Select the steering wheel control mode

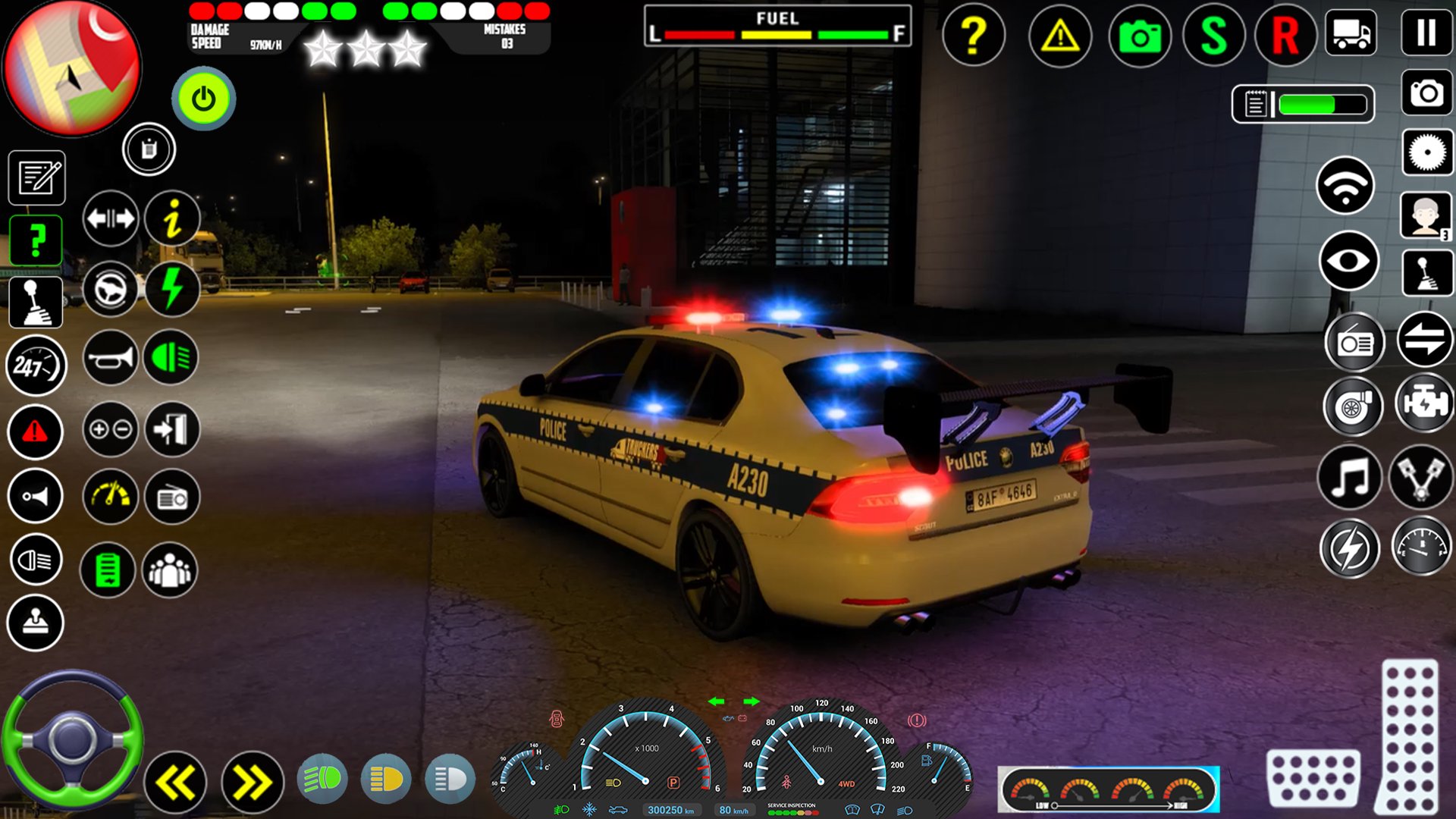click(x=109, y=289)
